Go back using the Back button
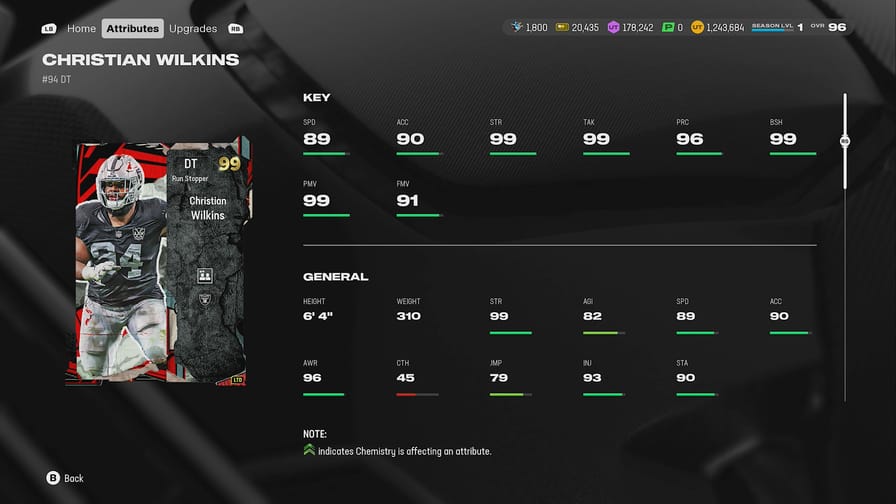The height and width of the screenshot is (504, 896). (x=65, y=478)
